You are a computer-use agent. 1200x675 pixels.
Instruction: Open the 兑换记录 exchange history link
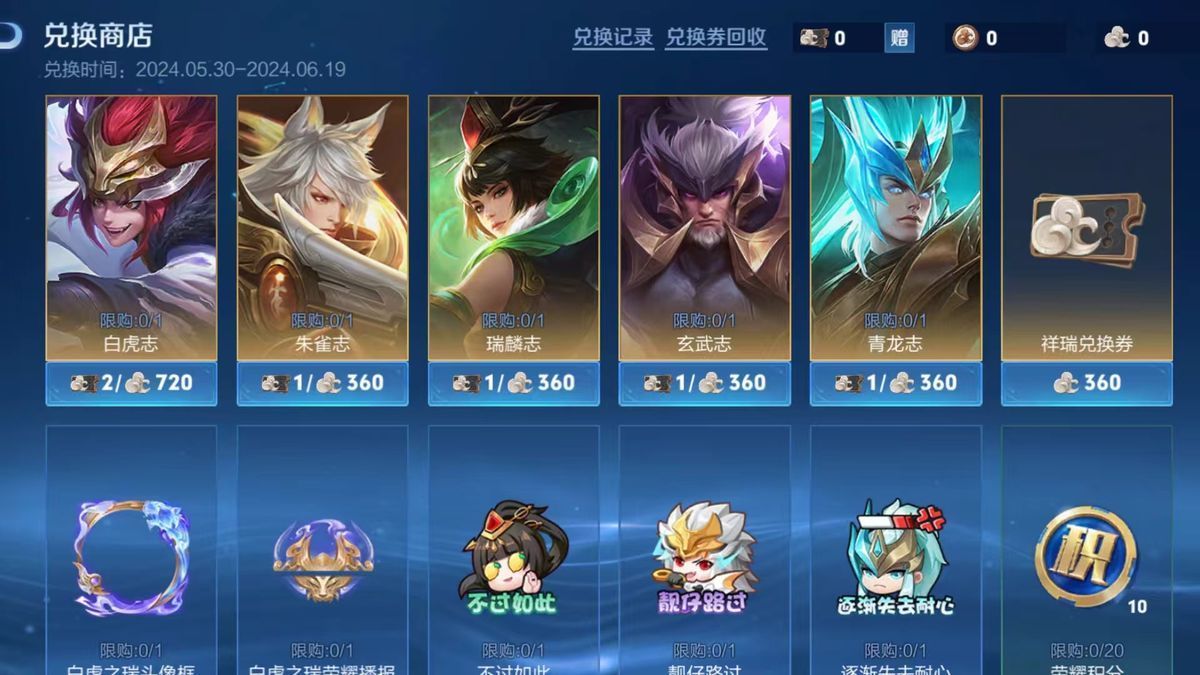[612, 38]
